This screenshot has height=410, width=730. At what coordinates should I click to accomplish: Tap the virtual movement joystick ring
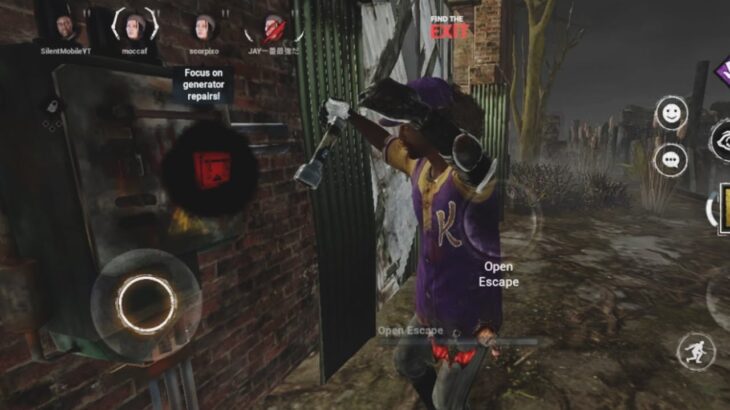pos(146,297)
